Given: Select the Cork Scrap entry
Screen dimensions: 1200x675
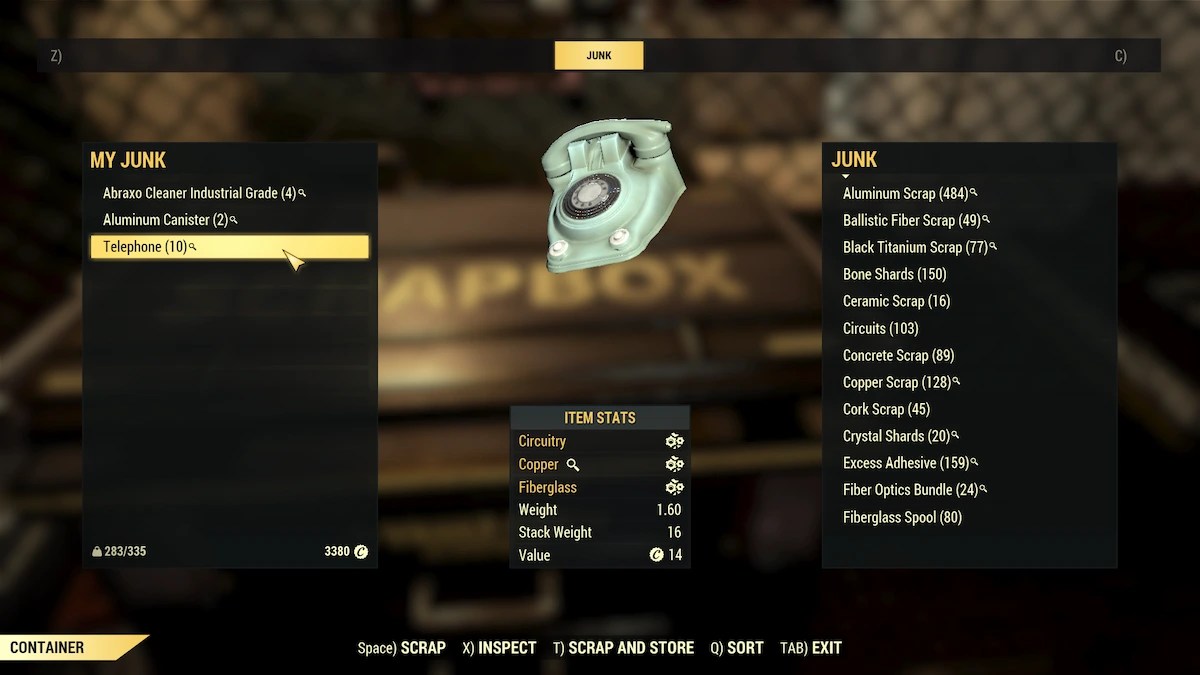Looking at the screenshot, I should point(886,409).
